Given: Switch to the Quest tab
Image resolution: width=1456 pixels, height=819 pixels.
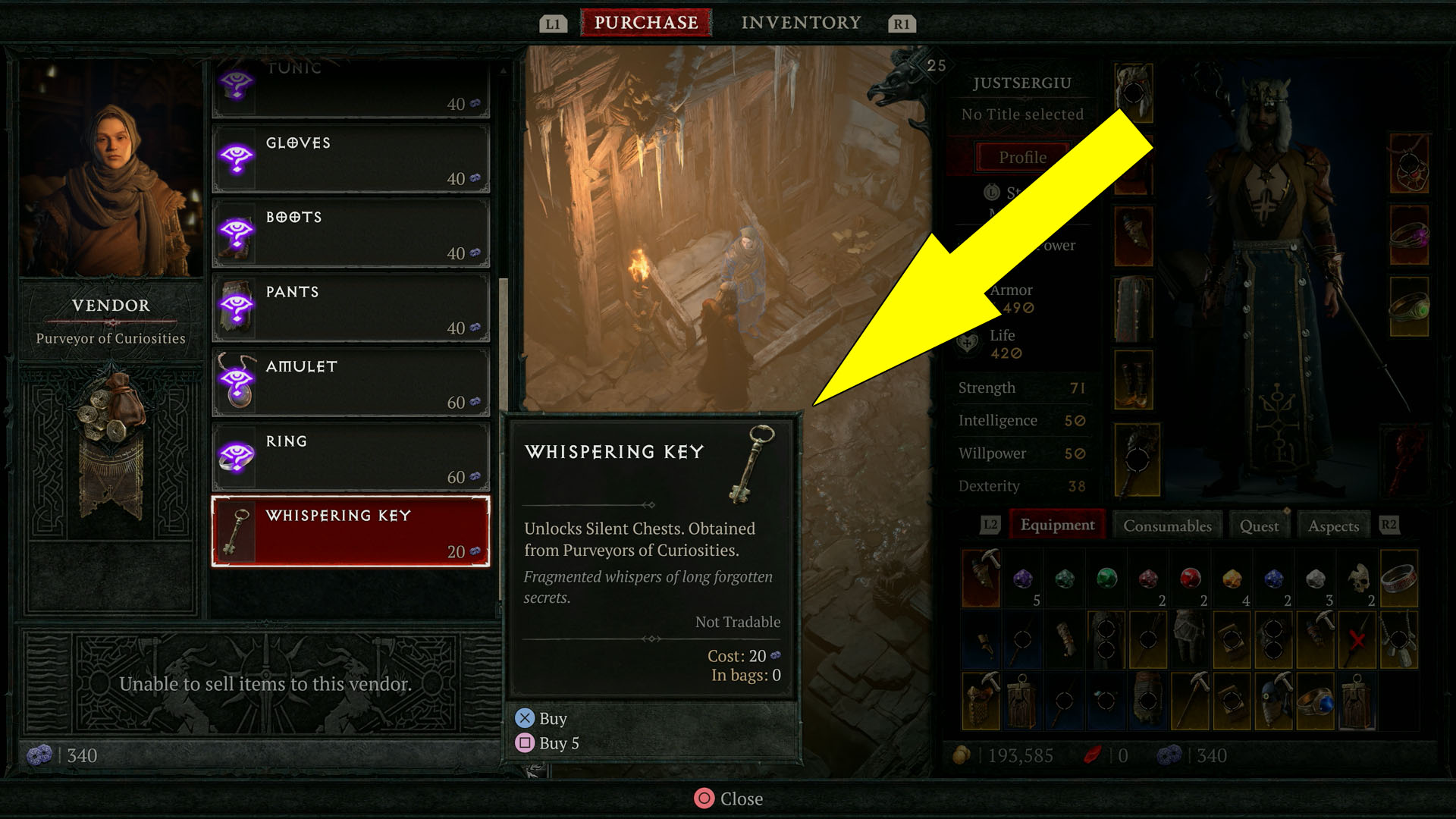Looking at the screenshot, I should point(1259,525).
